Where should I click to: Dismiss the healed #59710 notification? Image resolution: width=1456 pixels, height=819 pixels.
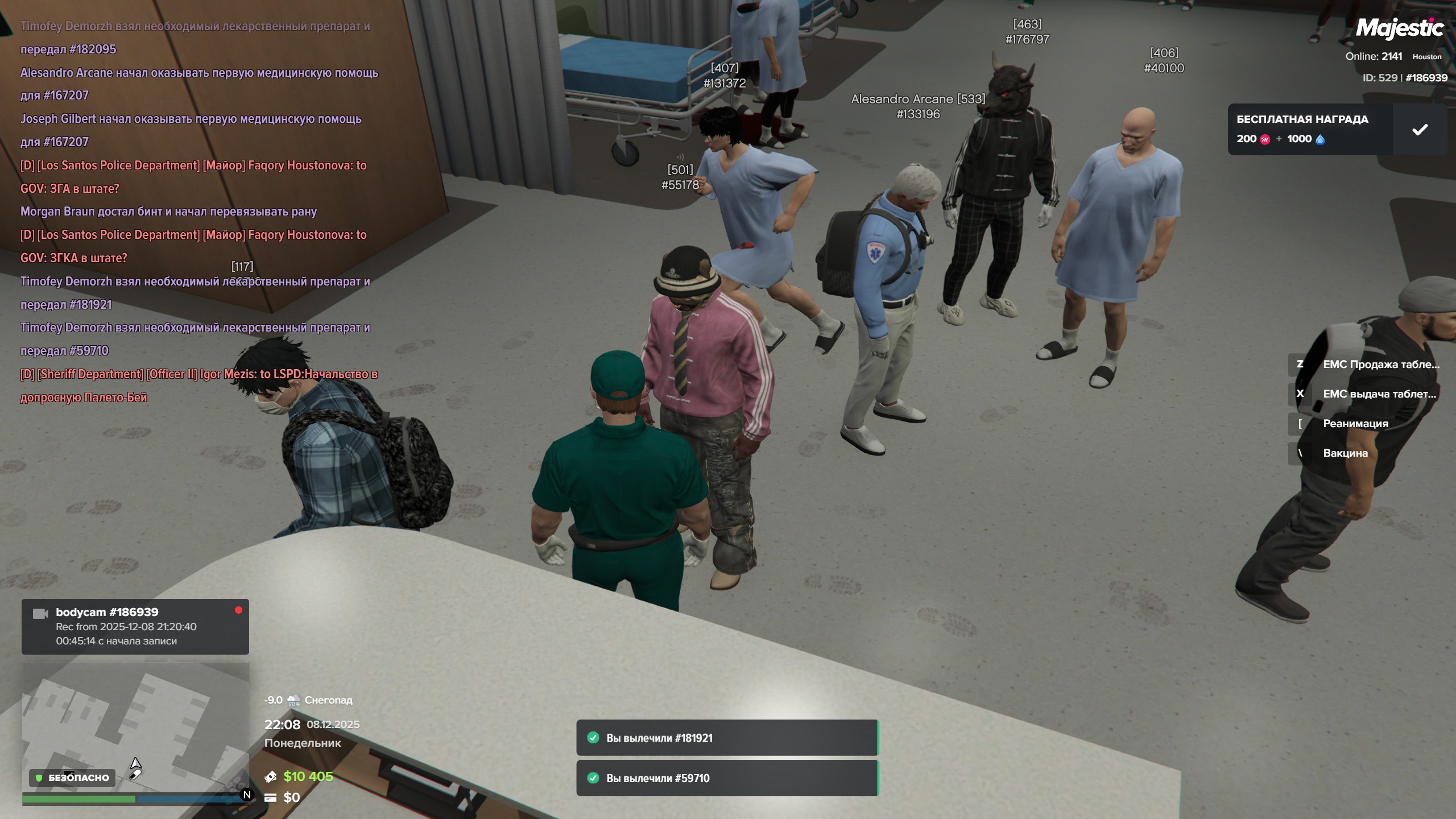[x=727, y=778]
